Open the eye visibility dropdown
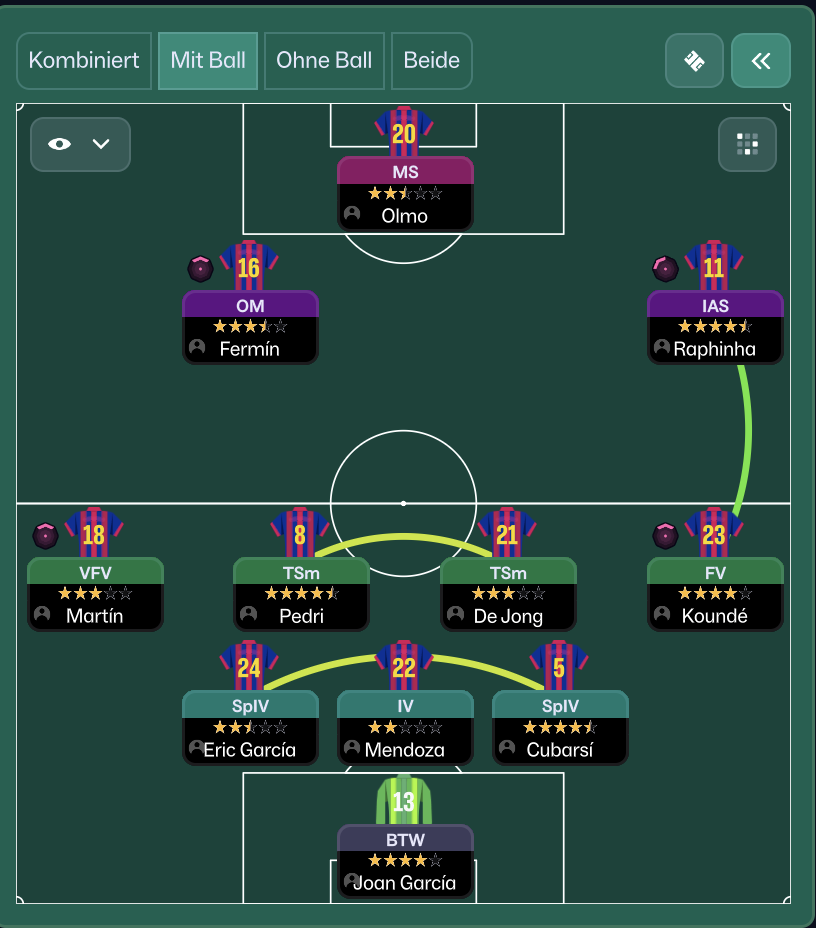This screenshot has height=928, width=816. (80, 144)
